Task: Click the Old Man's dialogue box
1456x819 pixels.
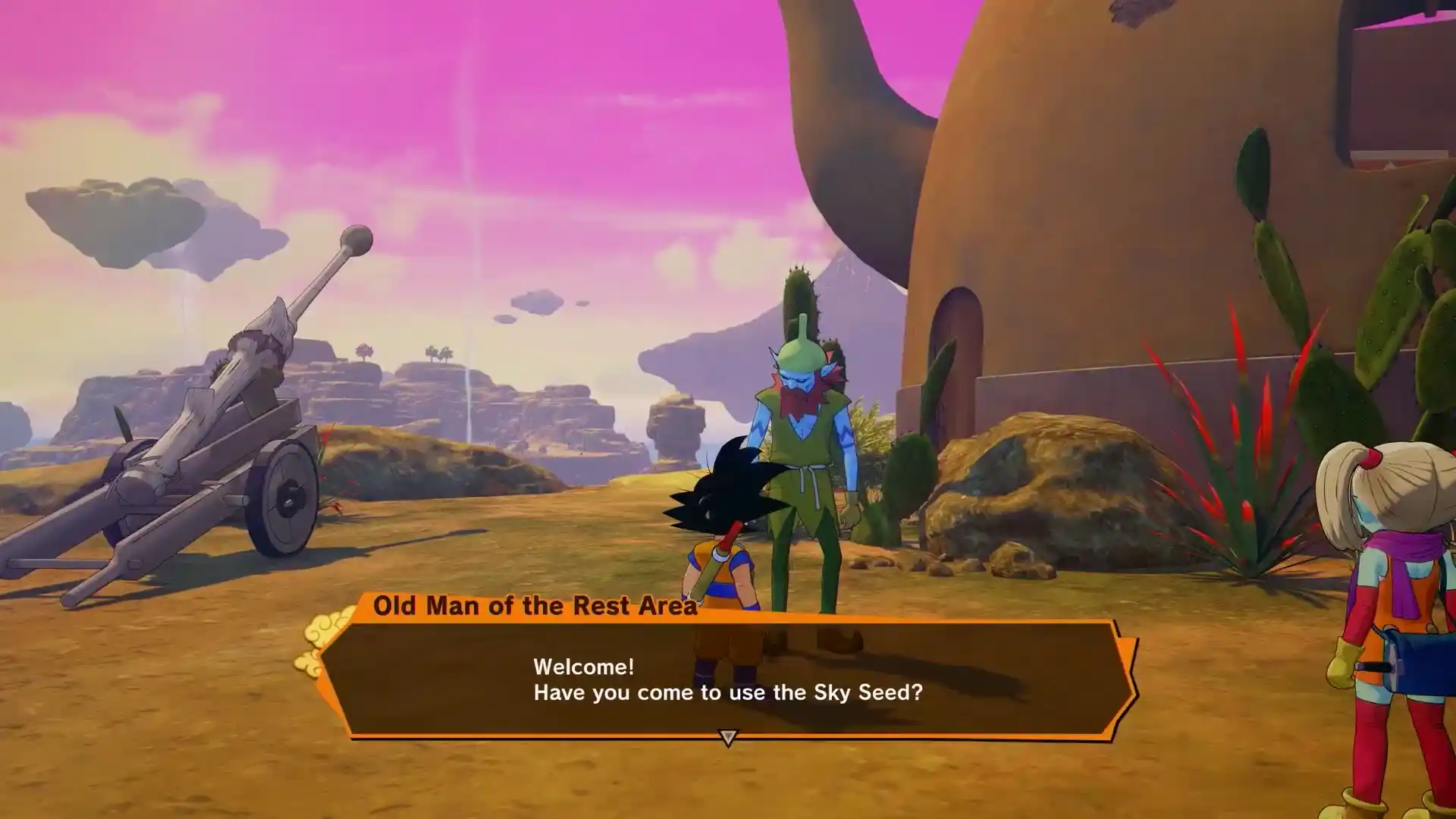Action: (x=728, y=679)
